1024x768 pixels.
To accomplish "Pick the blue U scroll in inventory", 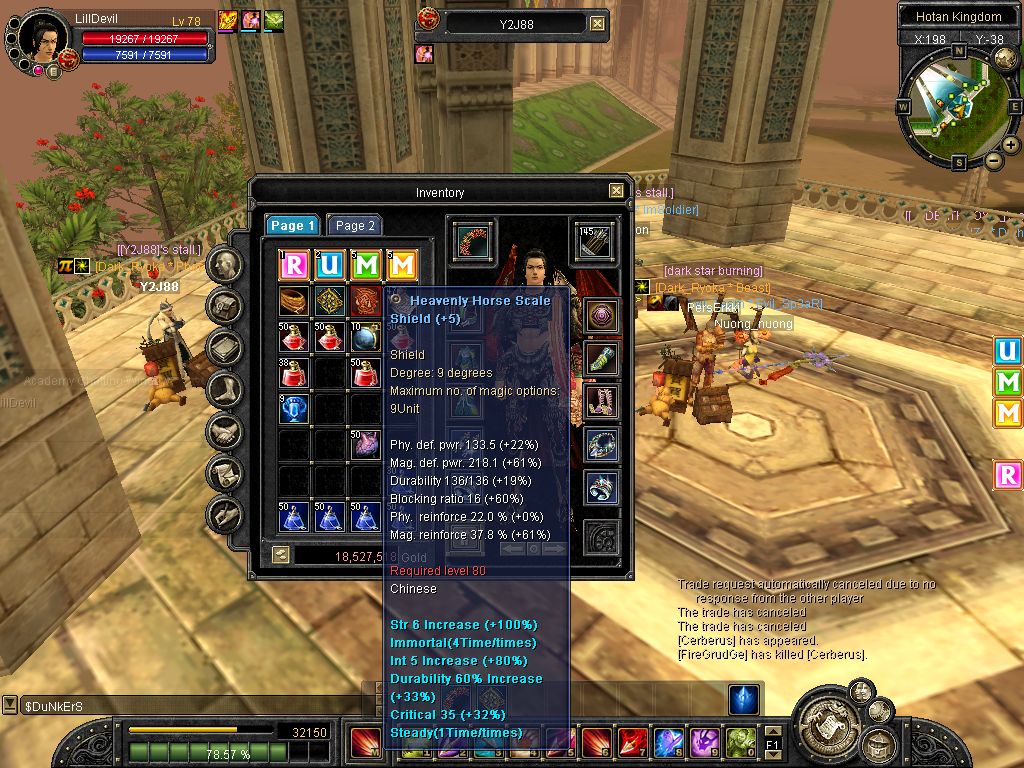I will (x=329, y=265).
